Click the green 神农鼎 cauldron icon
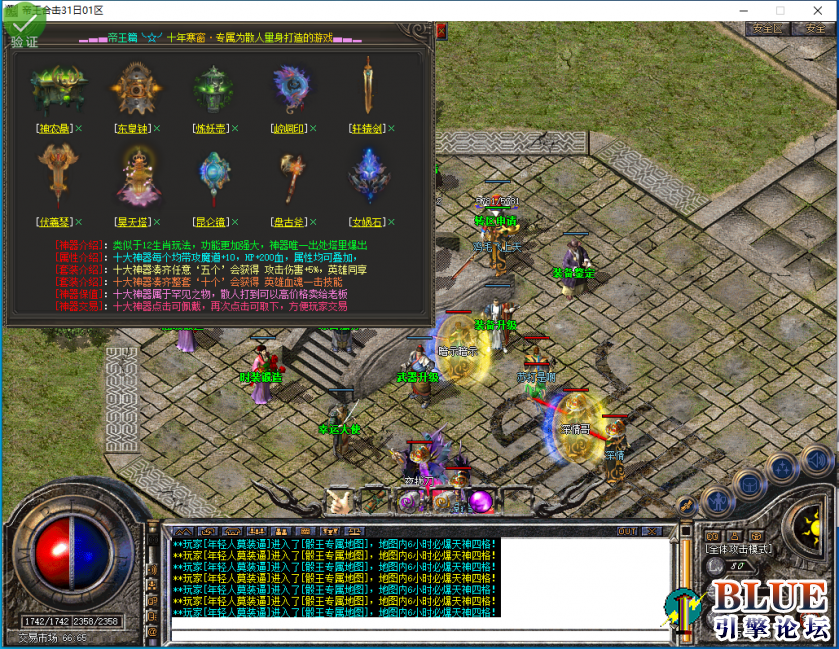The image size is (839, 649). pos(55,88)
